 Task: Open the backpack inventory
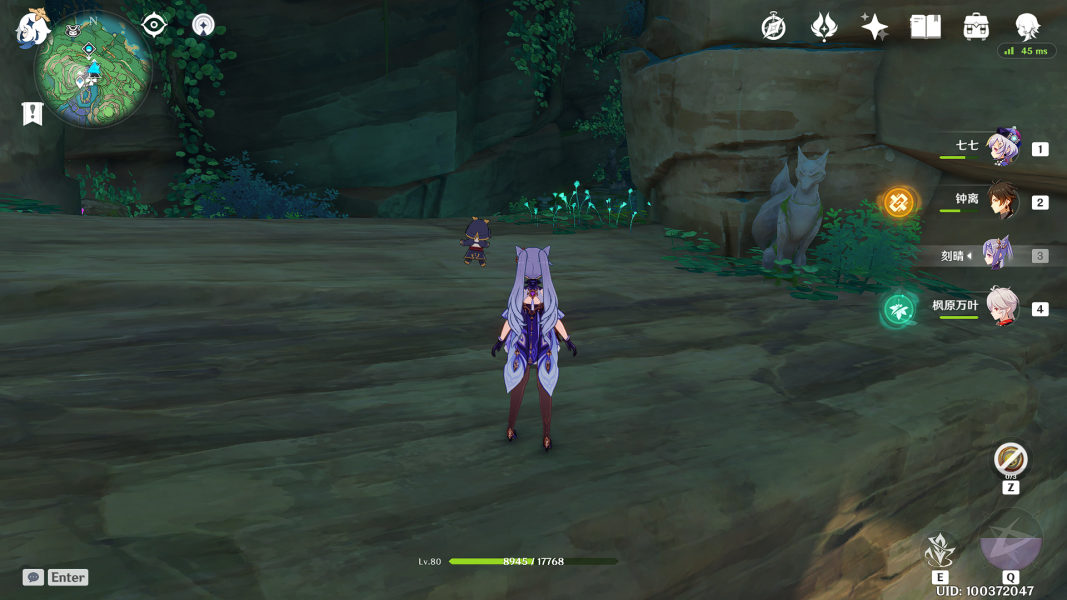click(976, 27)
